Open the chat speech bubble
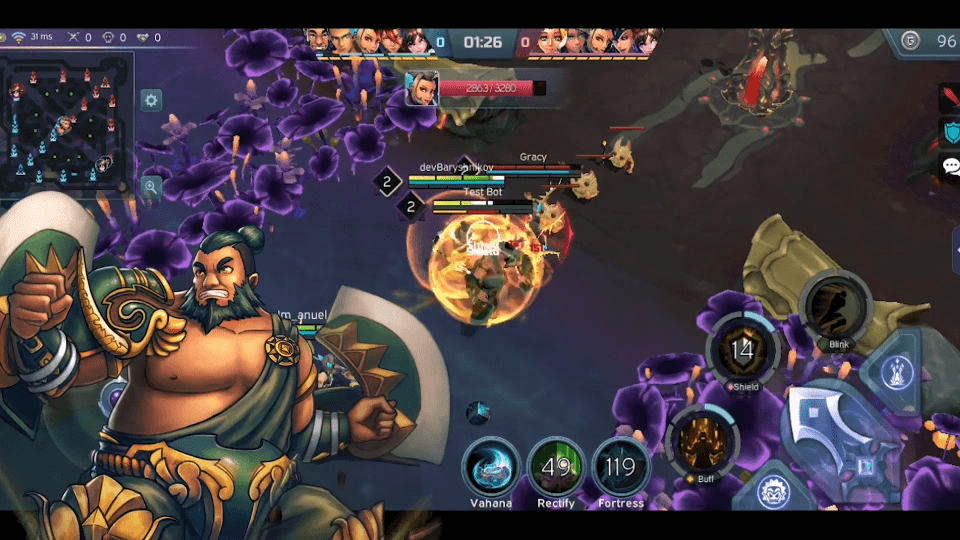960x540 pixels. pos(950,166)
